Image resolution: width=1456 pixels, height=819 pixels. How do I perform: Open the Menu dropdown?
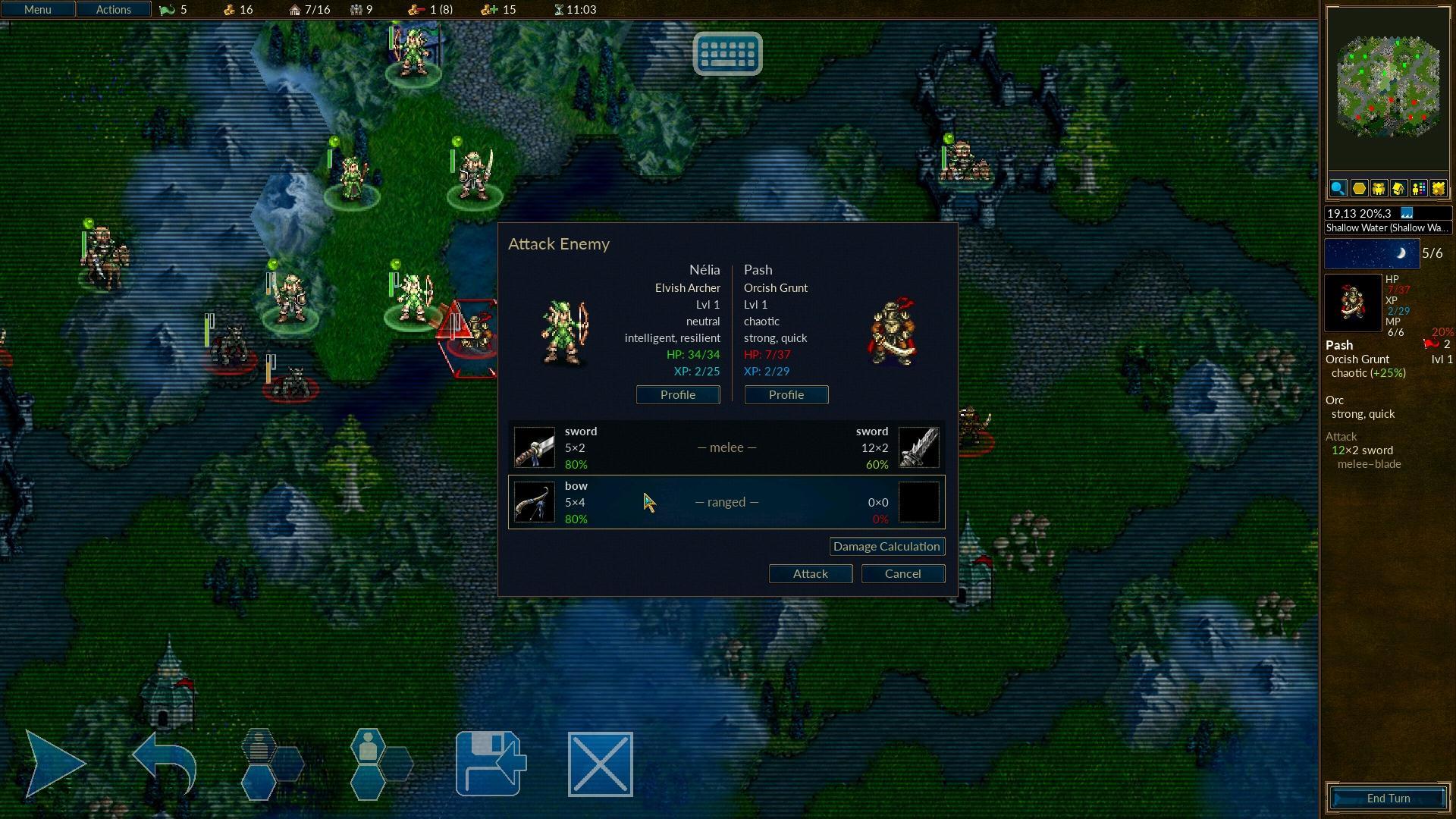pyautogui.click(x=37, y=10)
